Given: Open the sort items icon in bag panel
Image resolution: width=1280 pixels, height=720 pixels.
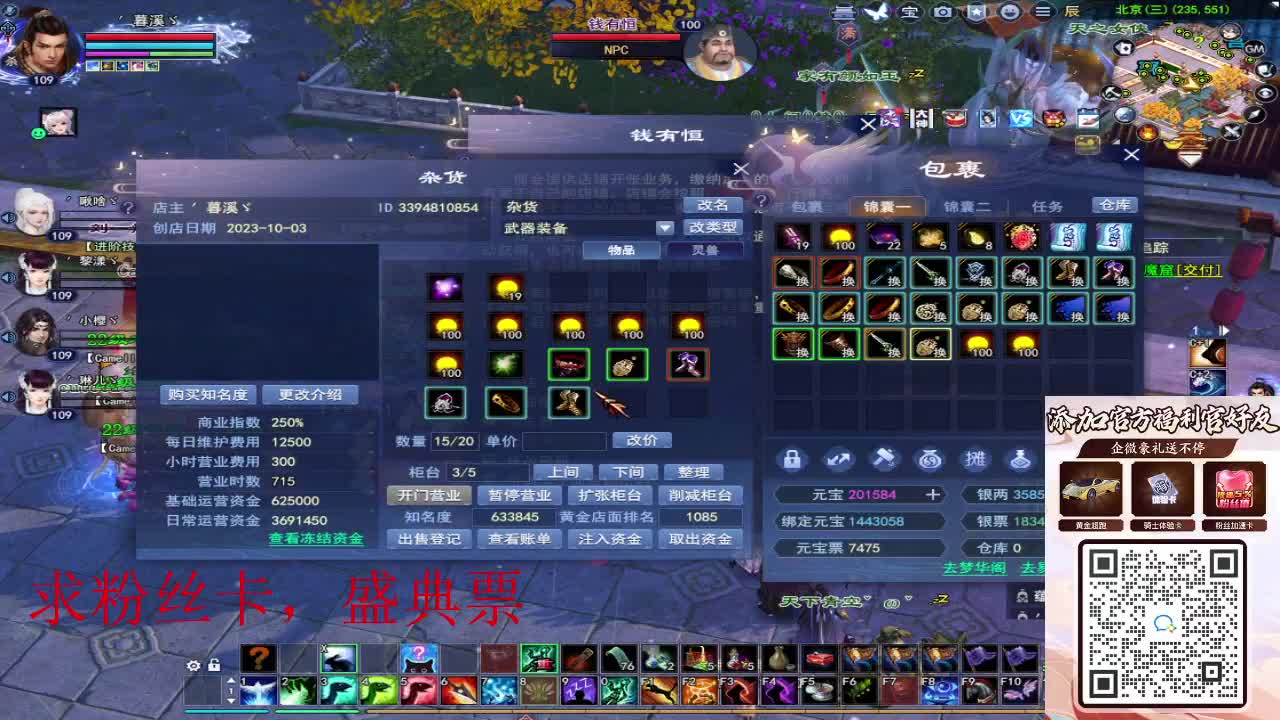Looking at the screenshot, I should point(838,460).
